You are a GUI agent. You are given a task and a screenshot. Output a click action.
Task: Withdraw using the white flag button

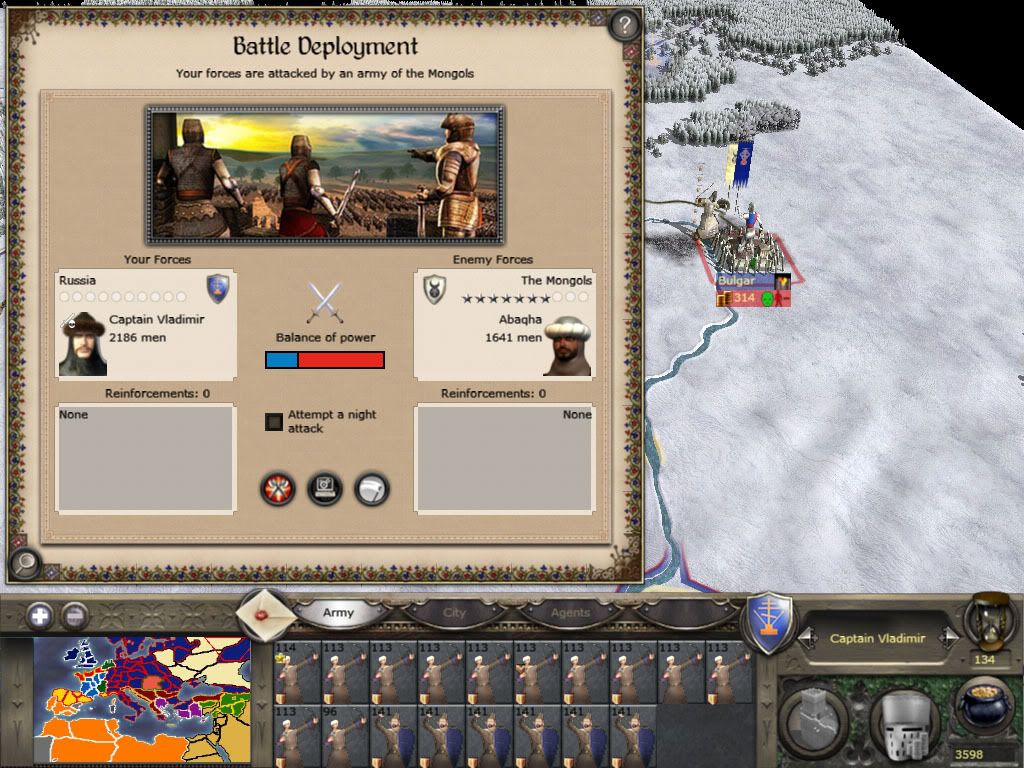tap(372, 489)
